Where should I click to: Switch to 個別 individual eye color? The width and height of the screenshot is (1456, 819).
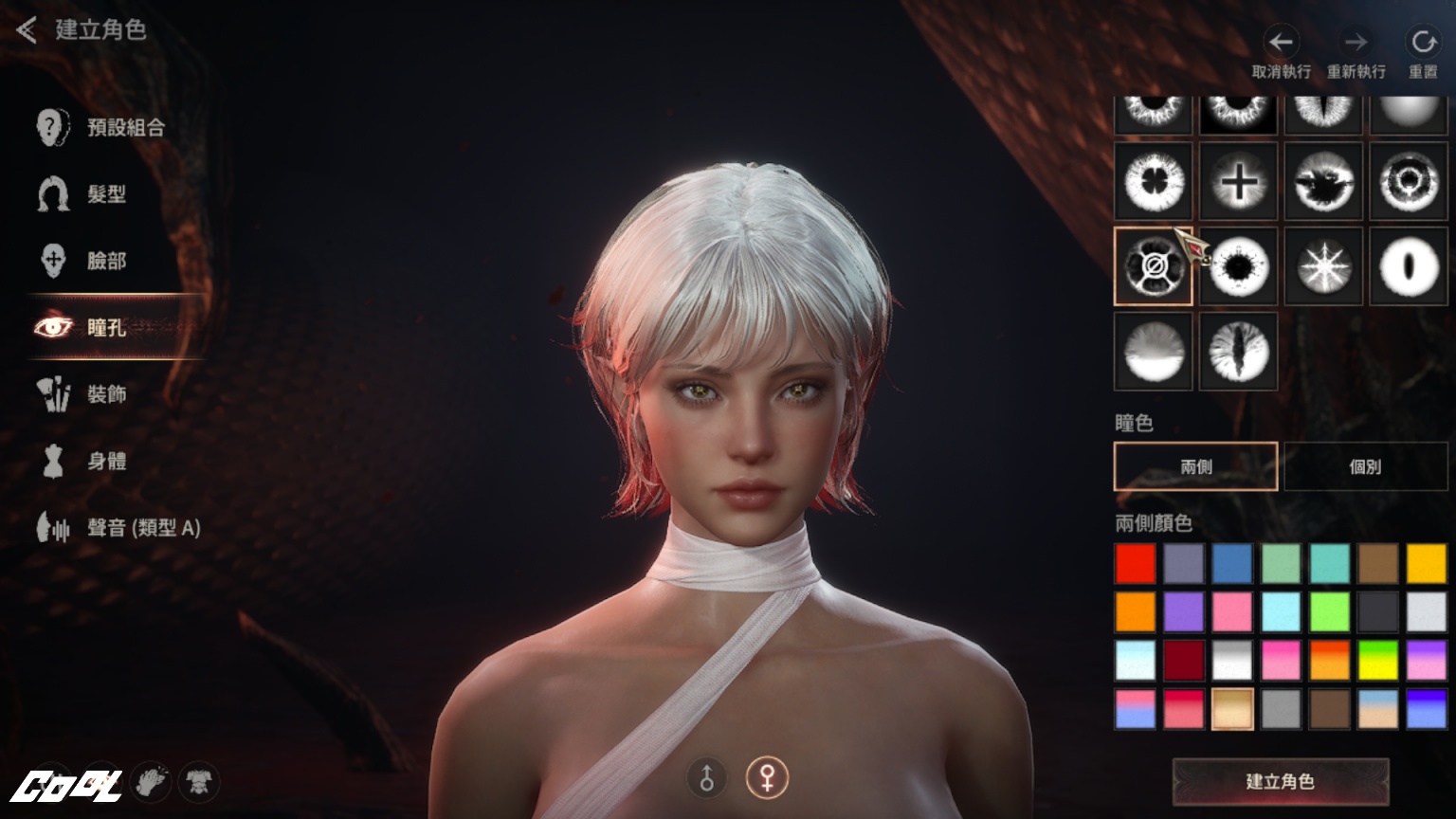(x=1365, y=466)
